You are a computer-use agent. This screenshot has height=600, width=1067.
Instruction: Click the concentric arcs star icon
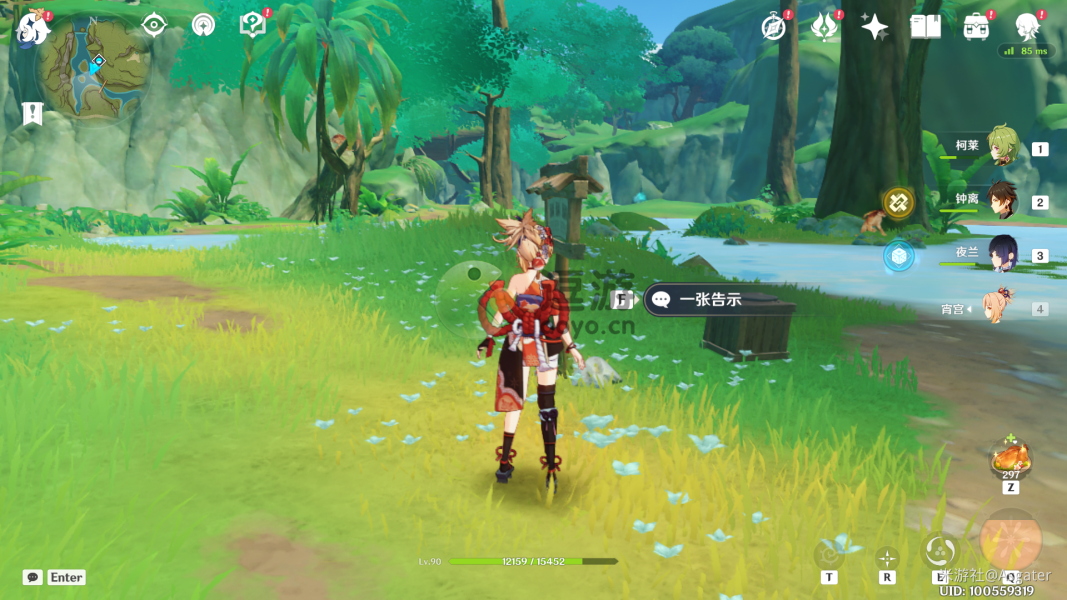tap(203, 25)
